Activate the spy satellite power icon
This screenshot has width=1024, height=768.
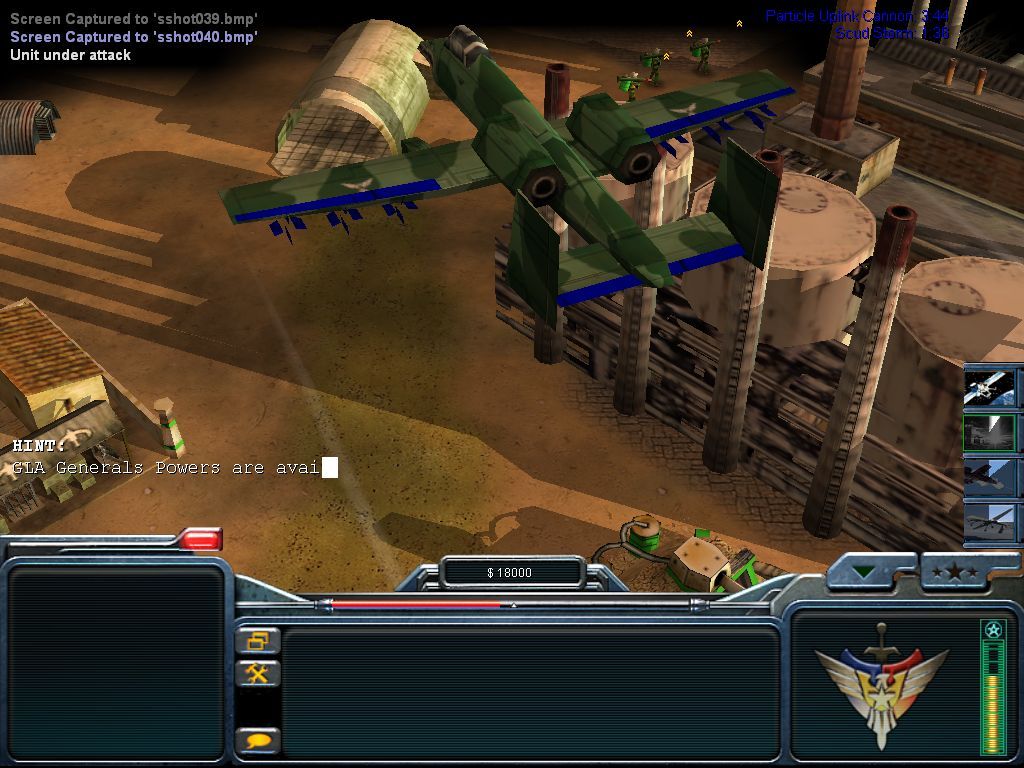coord(990,387)
